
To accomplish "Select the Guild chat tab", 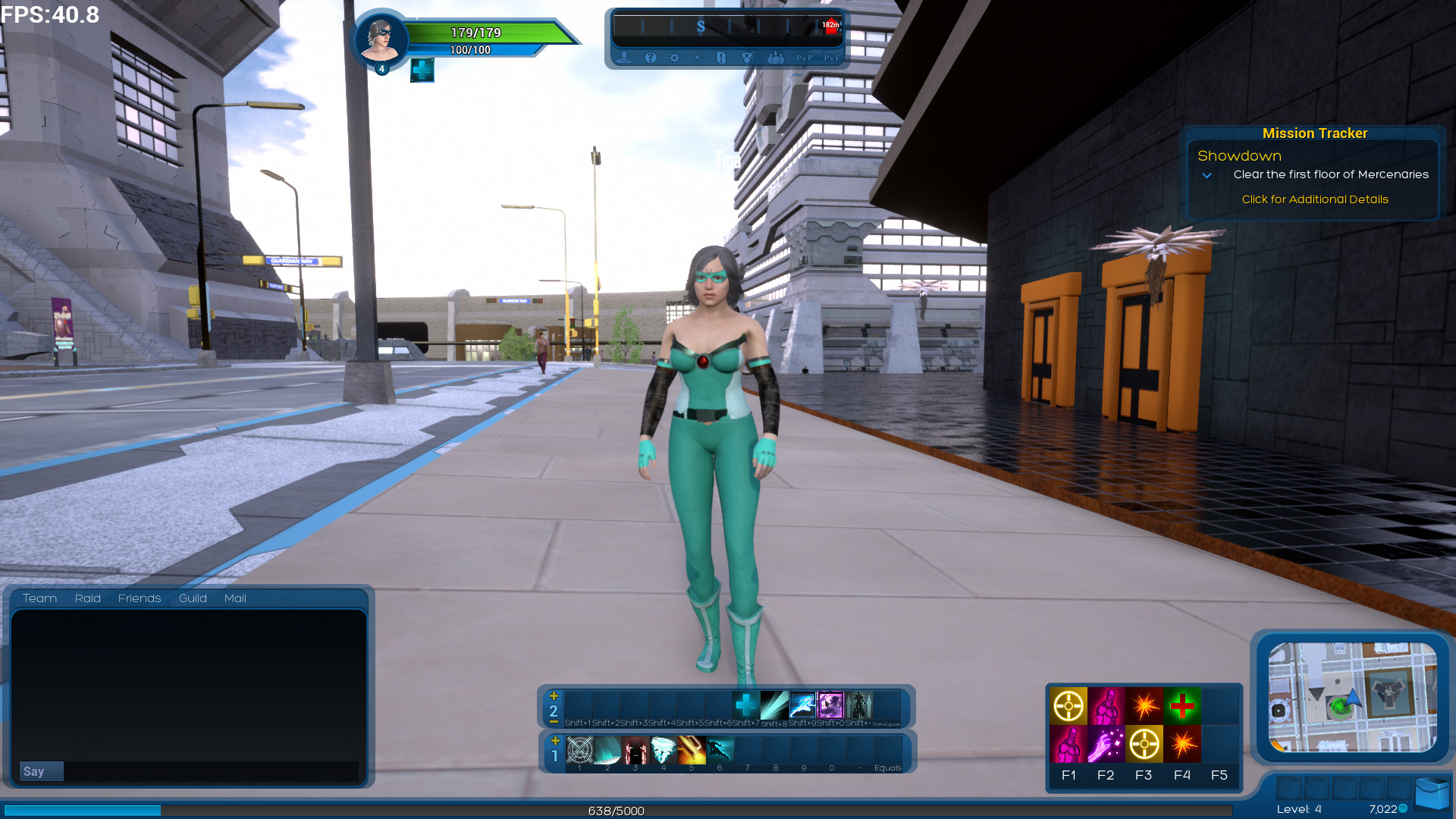I will 193,598.
